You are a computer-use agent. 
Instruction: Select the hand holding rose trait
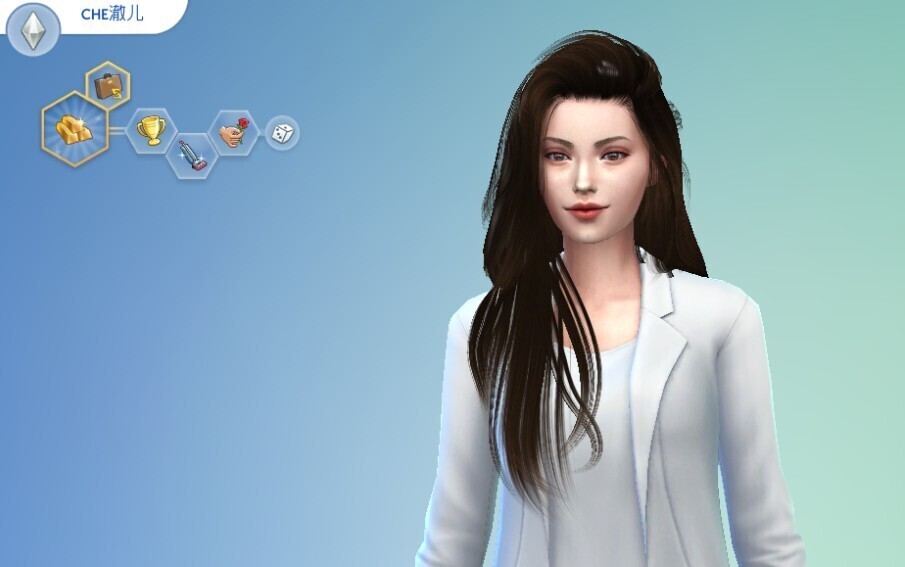pyautogui.click(x=232, y=131)
